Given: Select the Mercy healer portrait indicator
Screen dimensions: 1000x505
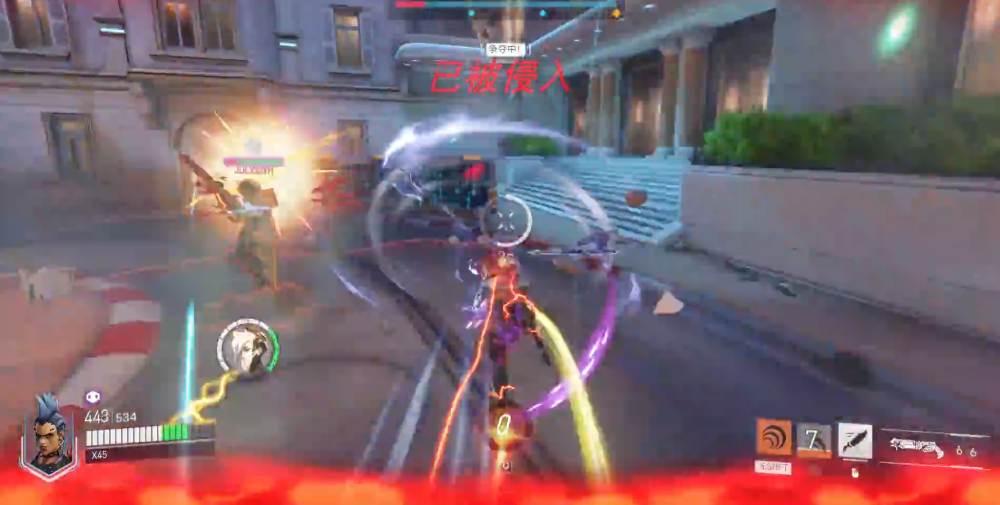Looking at the screenshot, I should pyautogui.click(x=247, y=347).
